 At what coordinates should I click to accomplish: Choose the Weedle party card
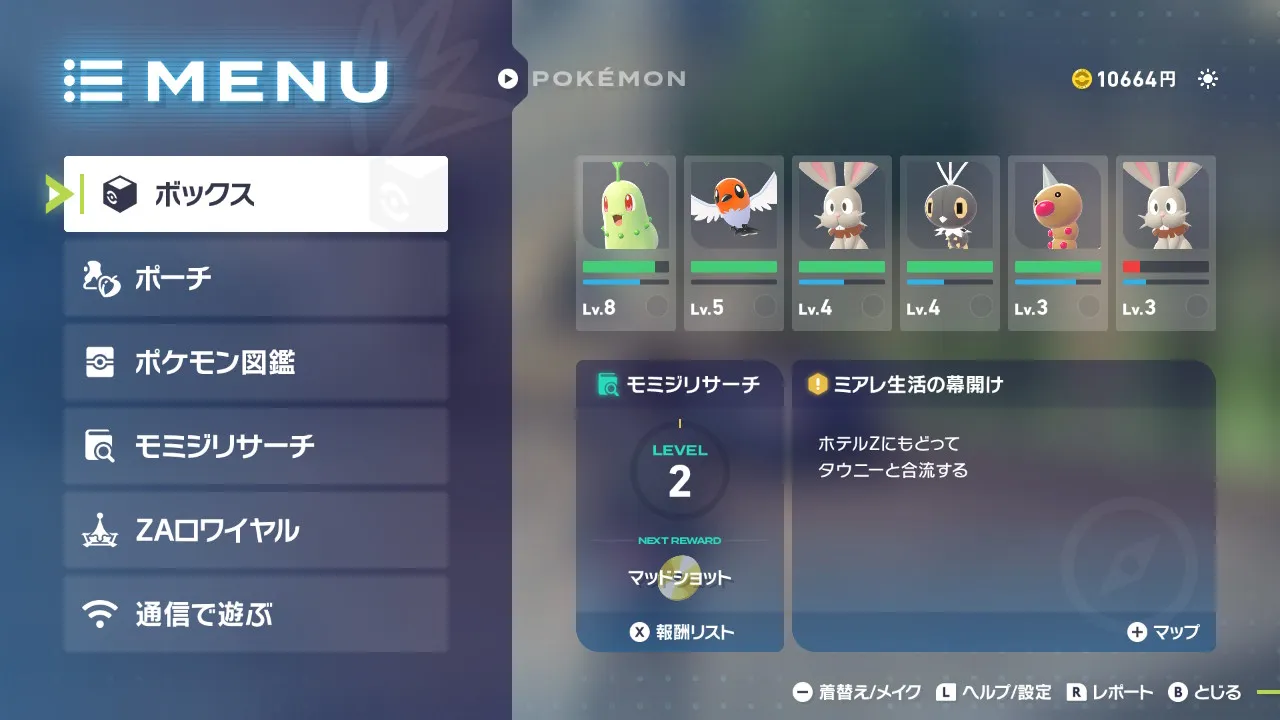(1058, 243)
